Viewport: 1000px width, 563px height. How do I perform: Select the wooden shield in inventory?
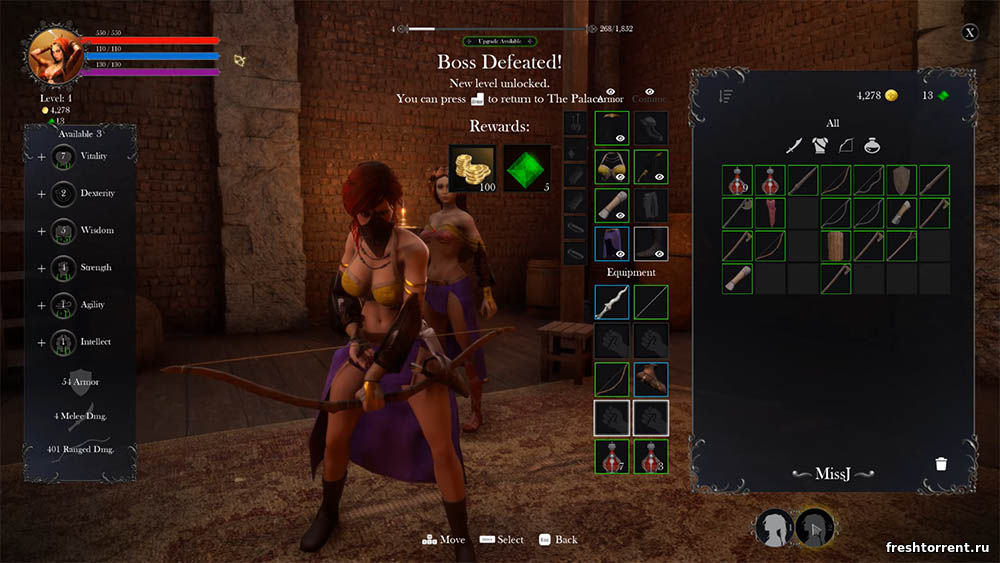(x=901, y=180)
